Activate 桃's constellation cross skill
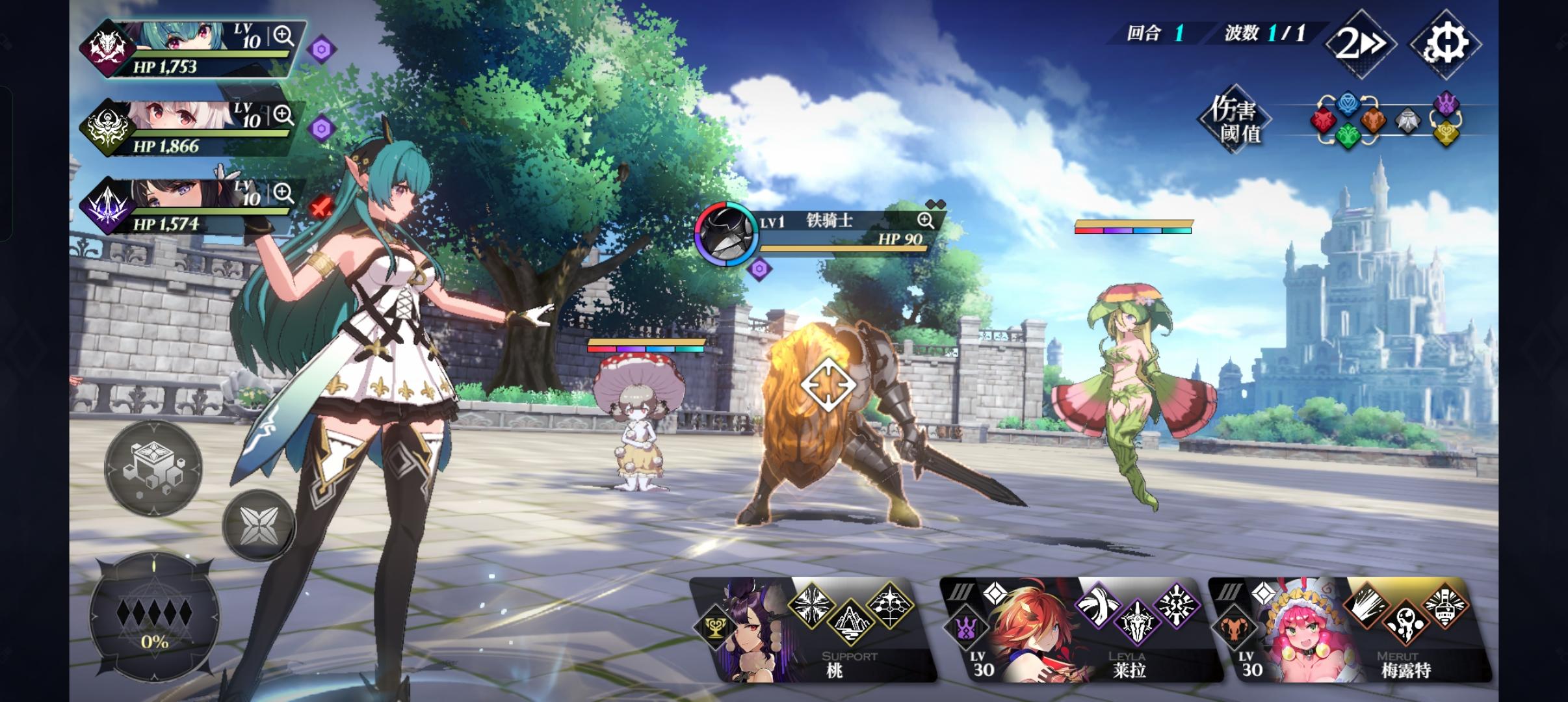 pos(890,605)
